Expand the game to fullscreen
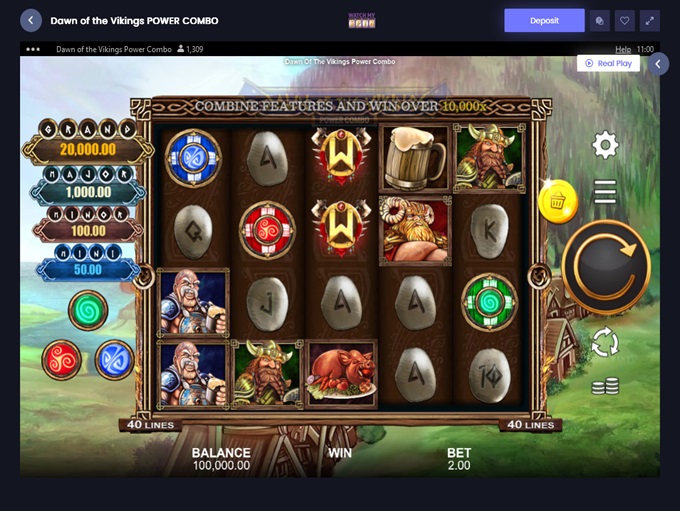 coord(652,20)
